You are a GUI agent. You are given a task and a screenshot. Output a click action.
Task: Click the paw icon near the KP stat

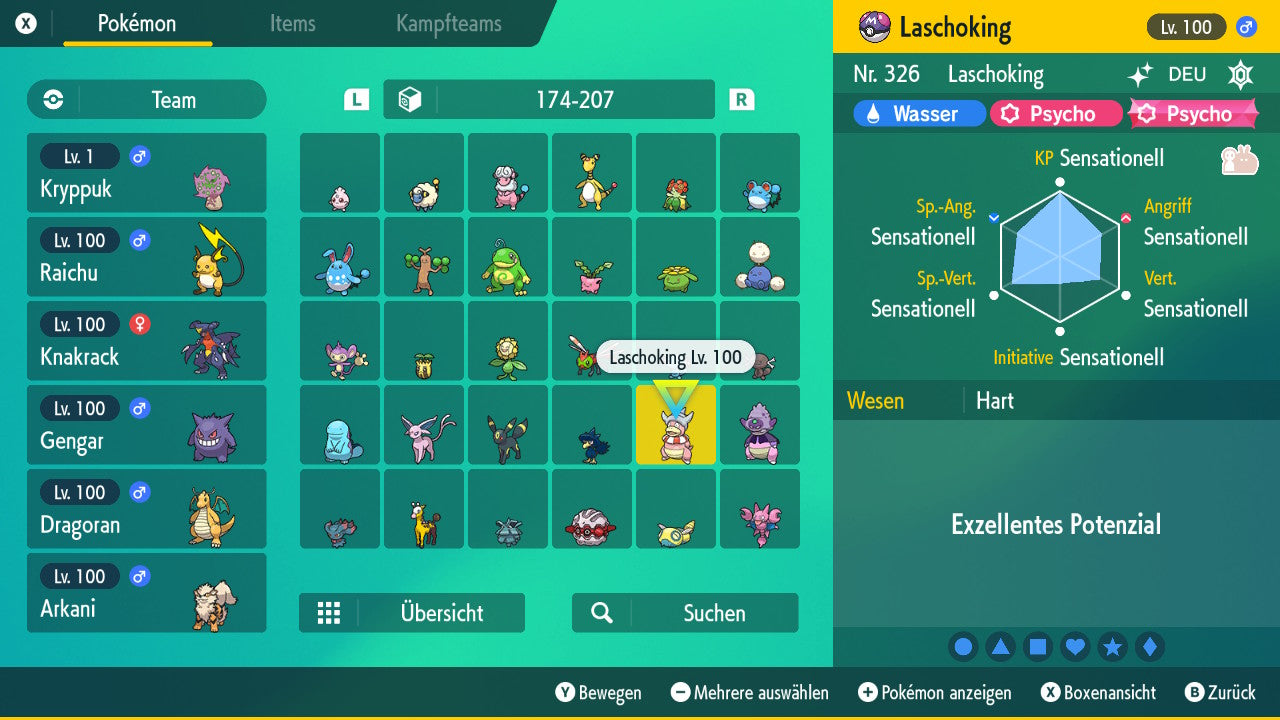[1237, 157]
